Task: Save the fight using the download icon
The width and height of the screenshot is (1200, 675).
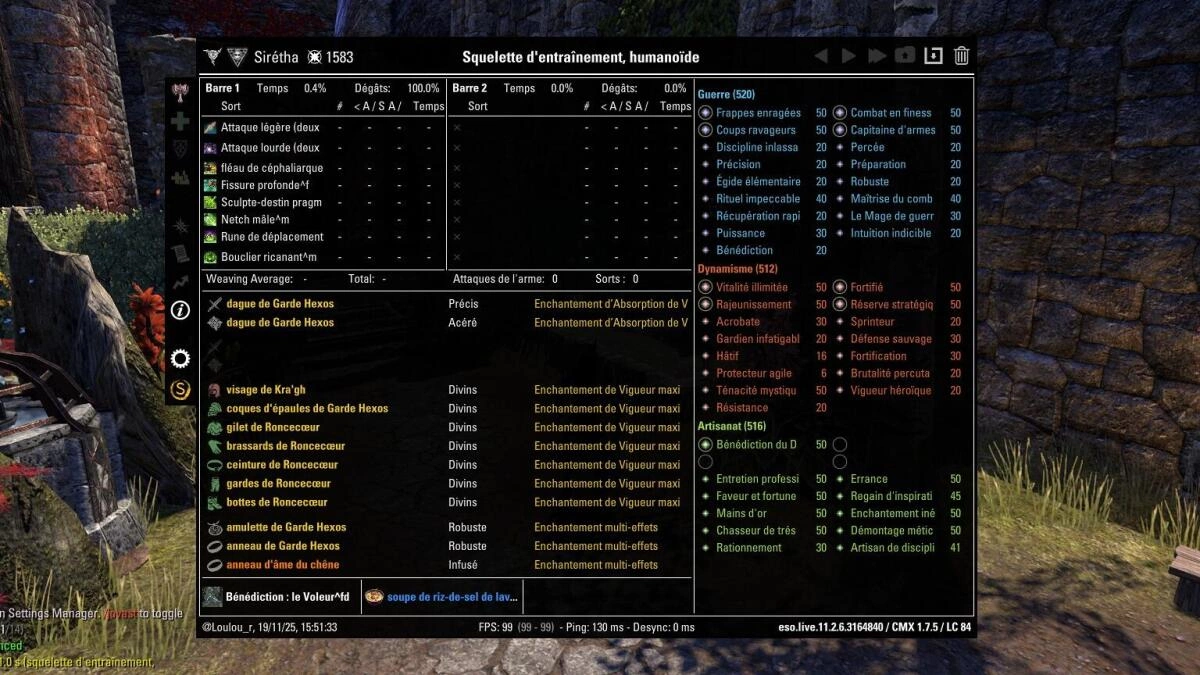Action: click(933, 56)
